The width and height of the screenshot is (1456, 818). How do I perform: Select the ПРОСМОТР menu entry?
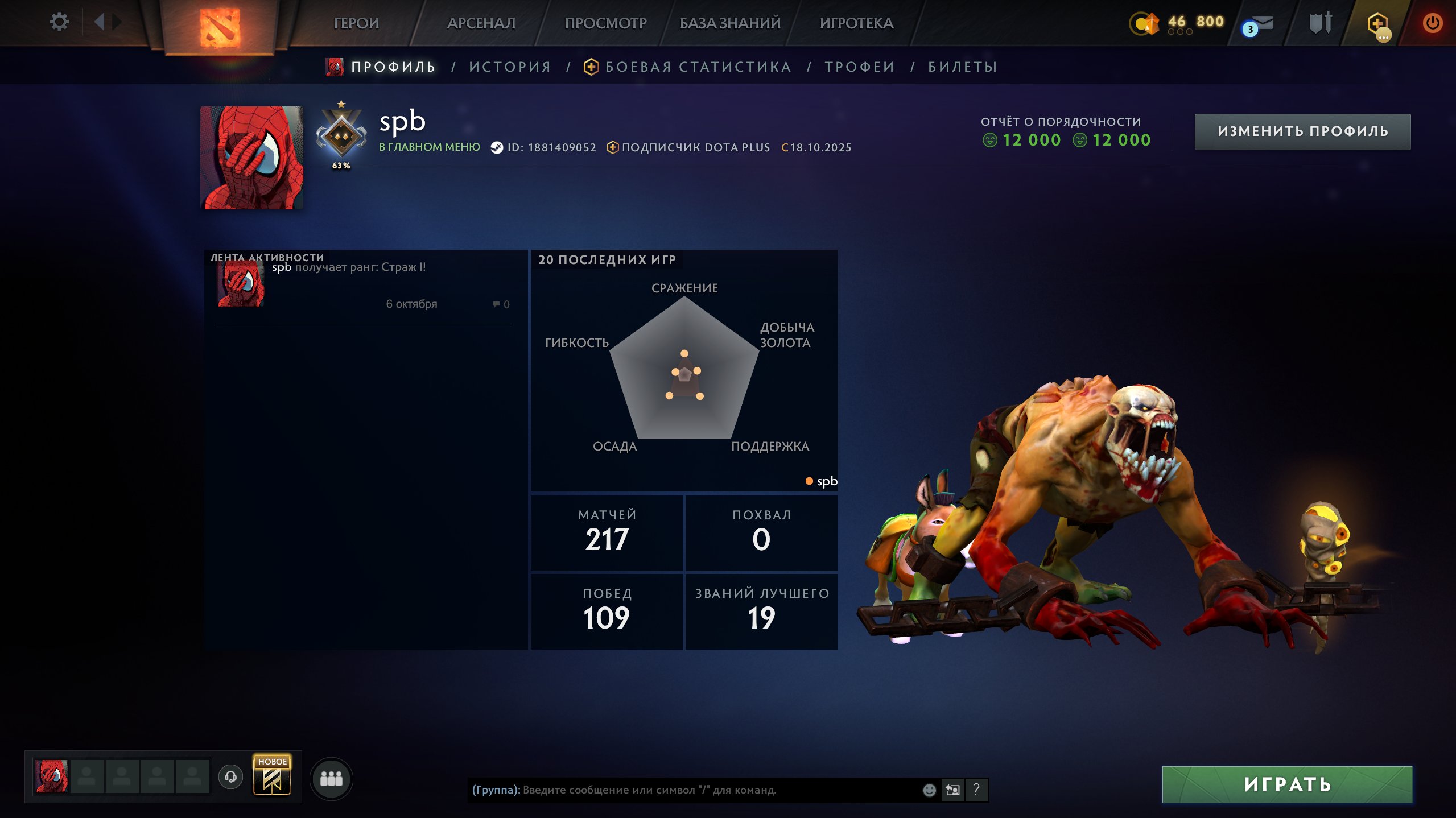(x=605, y=23)
